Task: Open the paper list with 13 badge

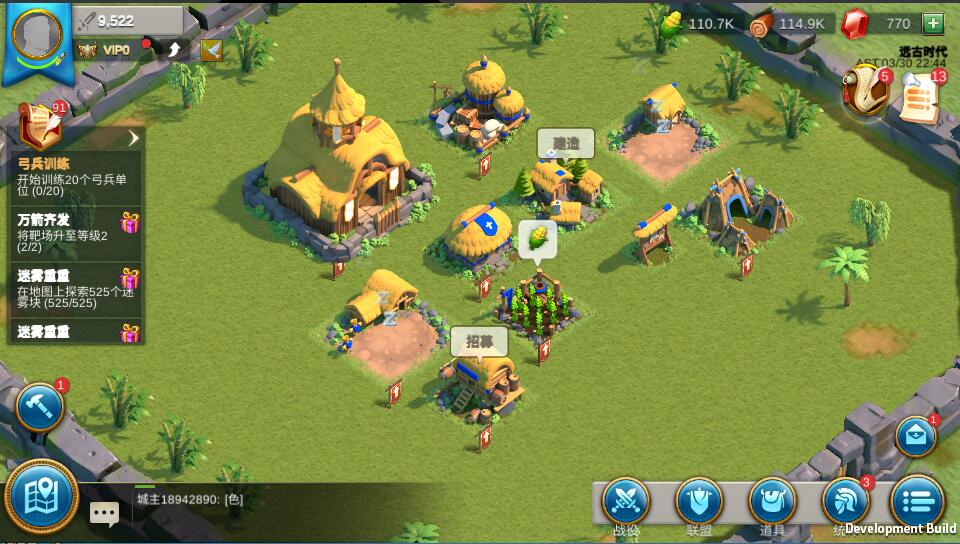Action: [x=919, y=97]
